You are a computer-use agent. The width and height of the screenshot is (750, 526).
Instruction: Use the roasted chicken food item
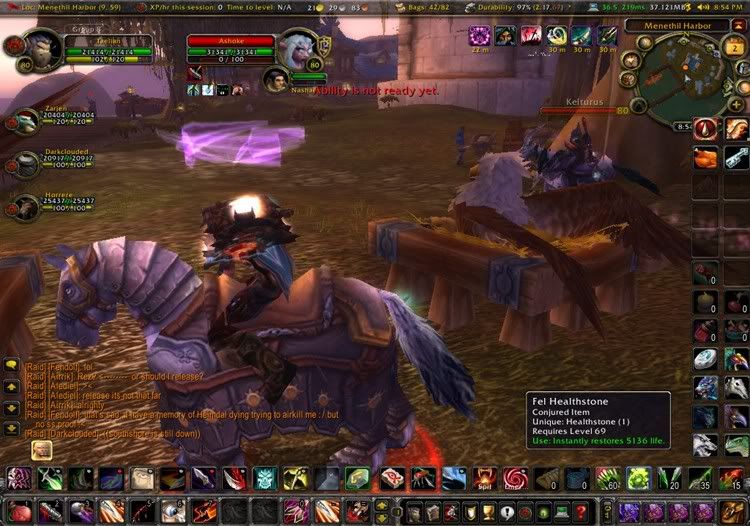click(707, 157)
